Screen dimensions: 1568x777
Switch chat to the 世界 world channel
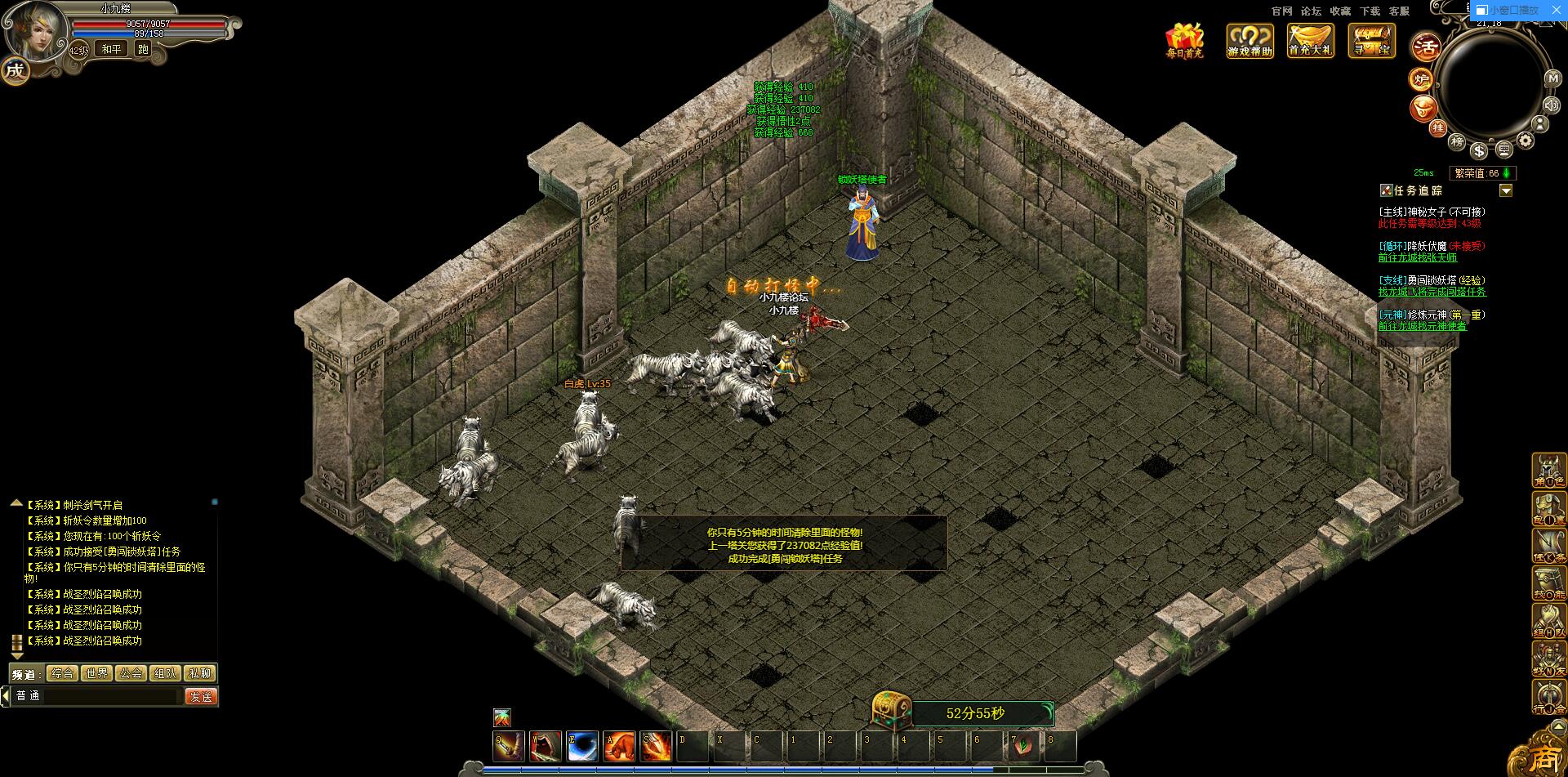(96, 673)
